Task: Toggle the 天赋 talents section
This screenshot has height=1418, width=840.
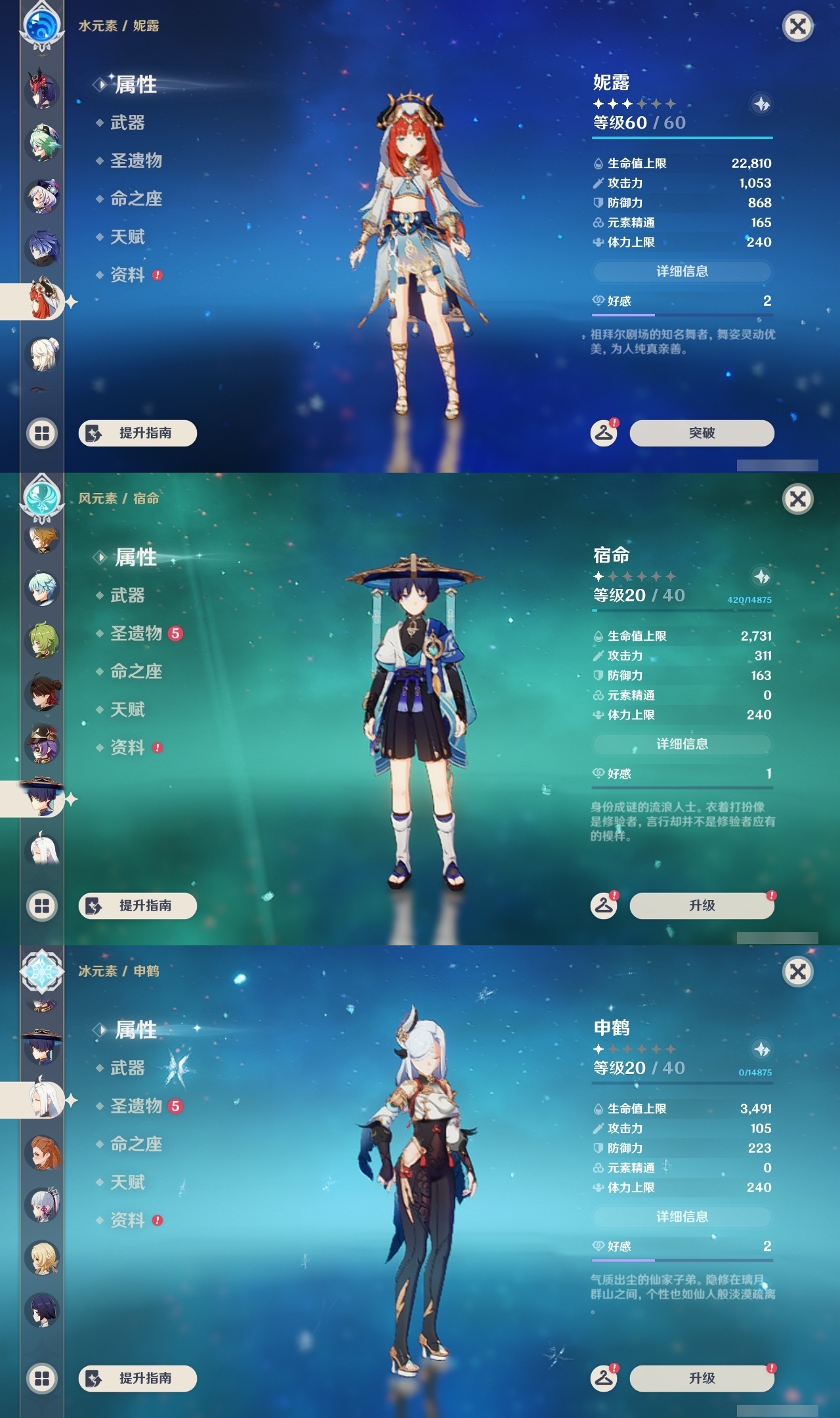Action: pyautogui.click(x=128, y=236)
